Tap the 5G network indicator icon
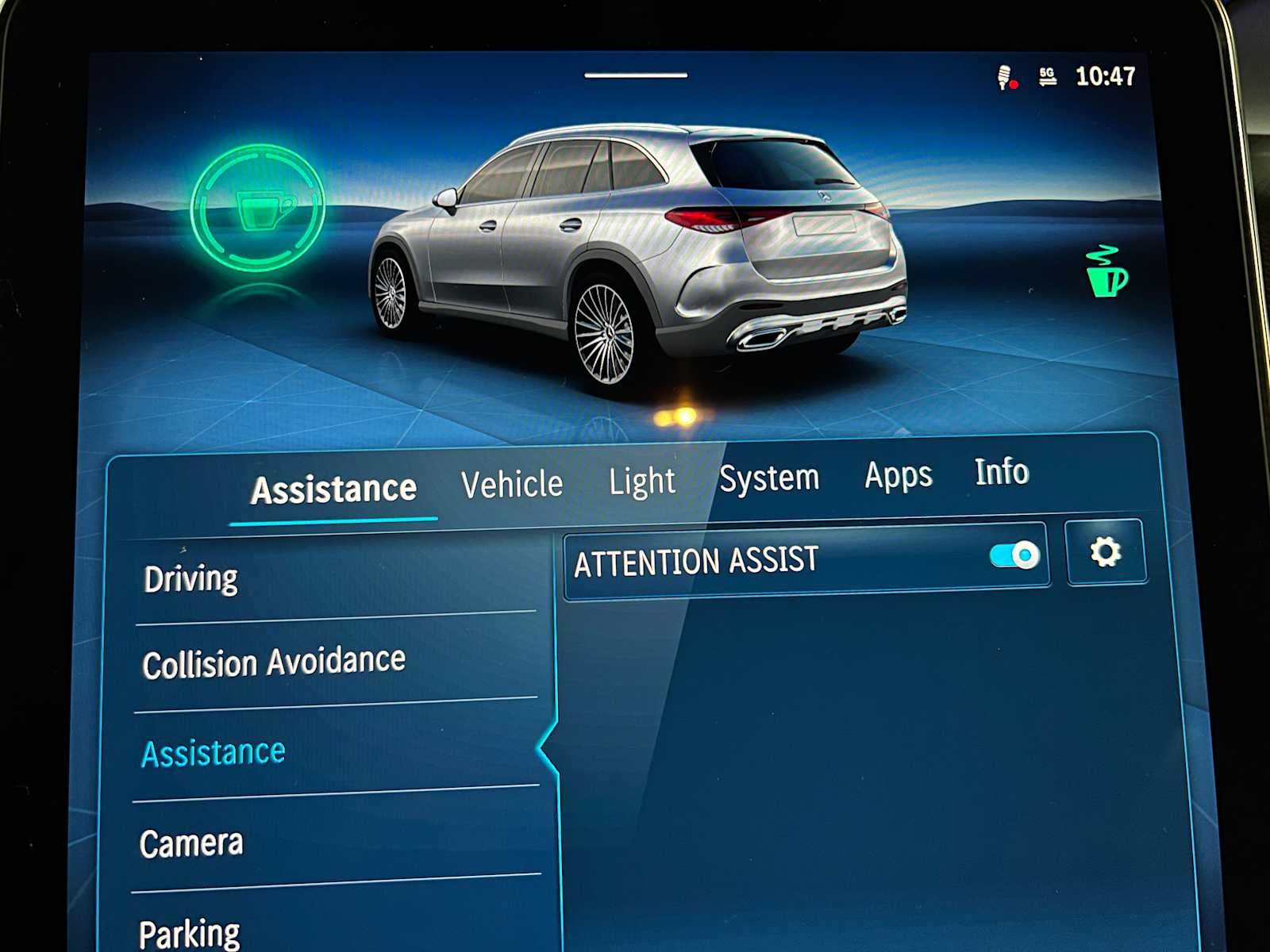1270x952 pixels. [x=1046, y=75]
